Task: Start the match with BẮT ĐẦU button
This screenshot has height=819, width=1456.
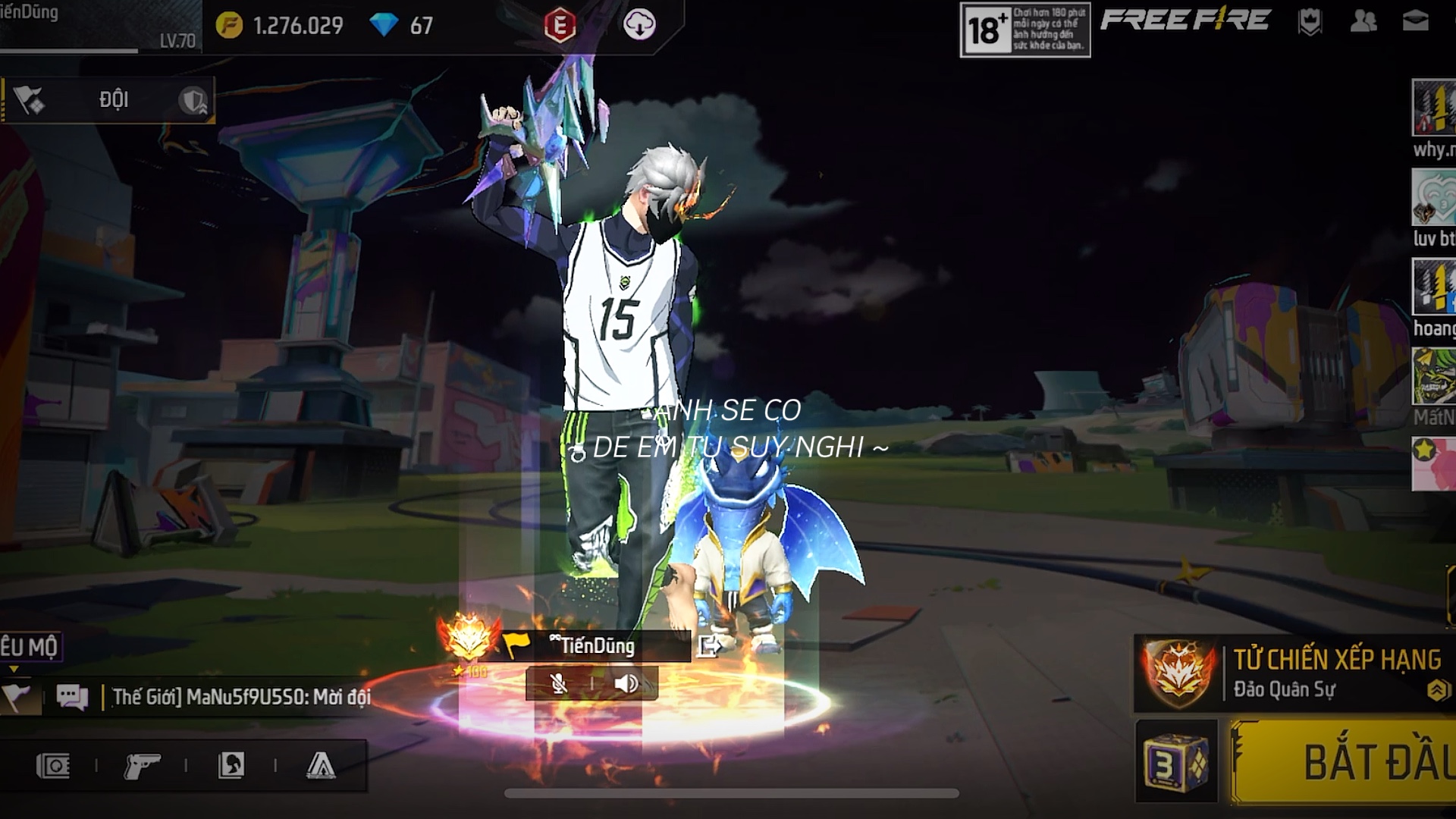Action: pos(1350,762)
